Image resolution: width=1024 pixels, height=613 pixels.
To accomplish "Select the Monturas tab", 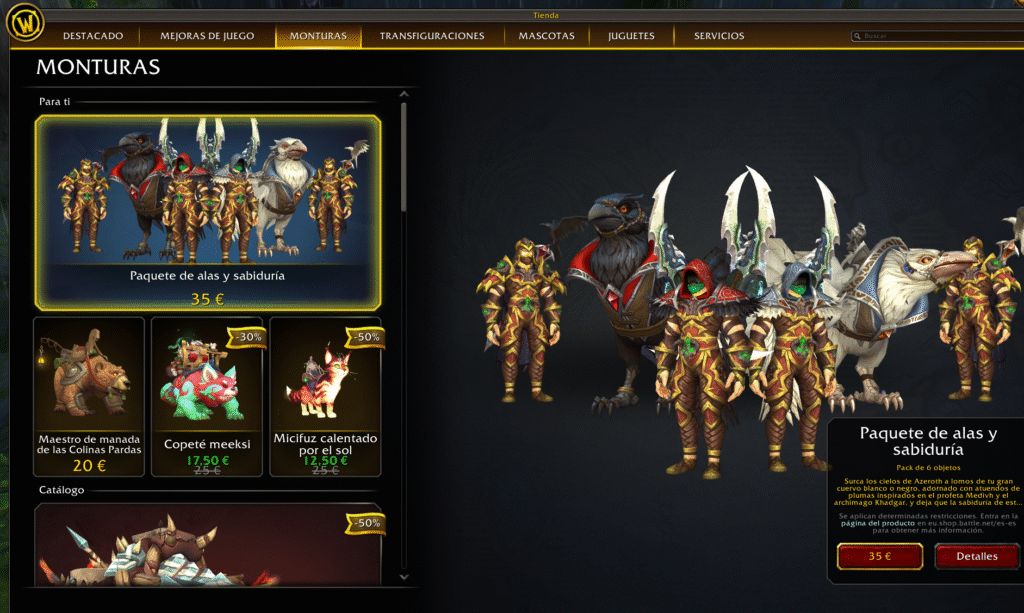I will [318, 36].
